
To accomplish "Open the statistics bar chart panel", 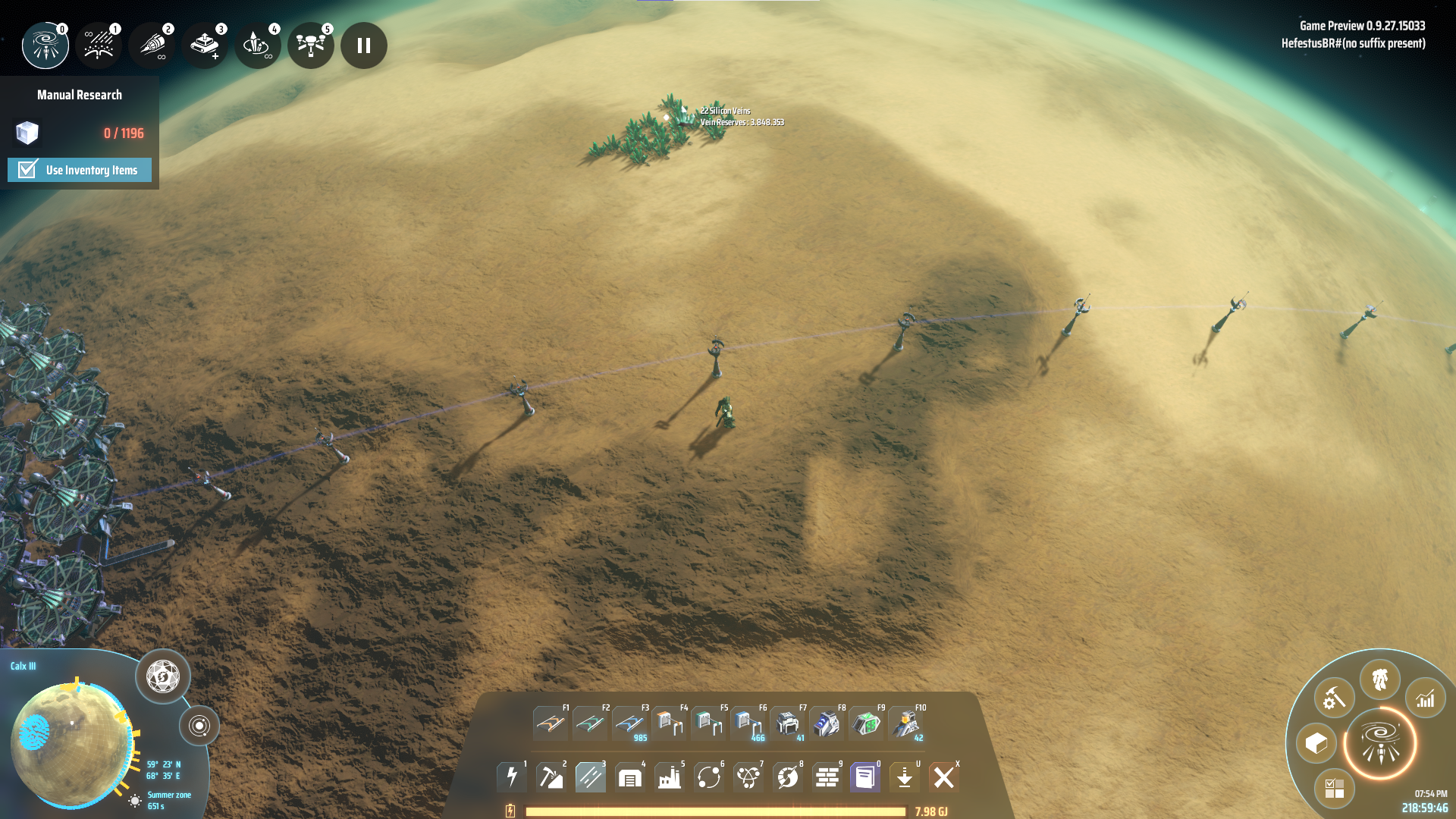I will coord(1426,698).
